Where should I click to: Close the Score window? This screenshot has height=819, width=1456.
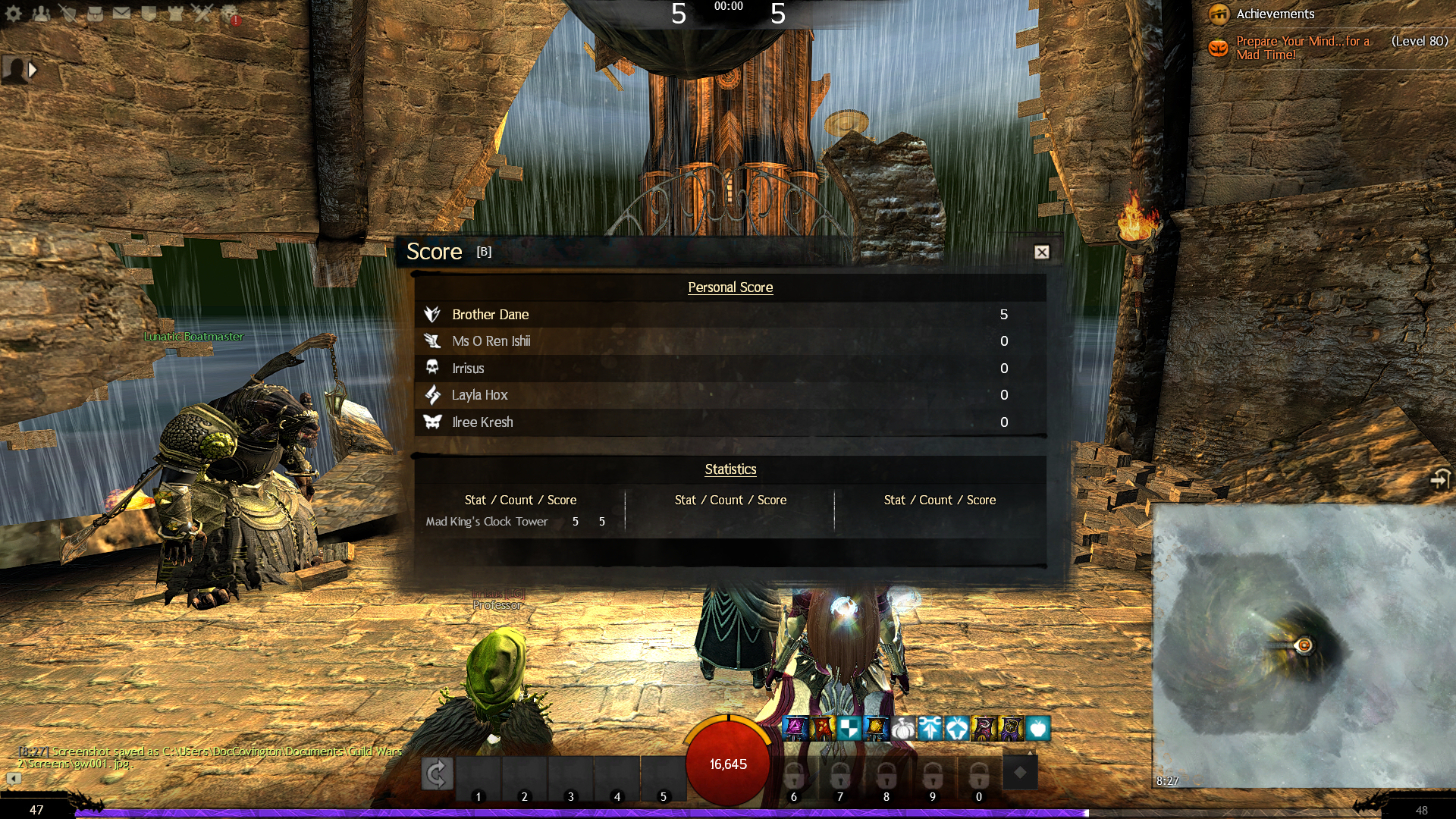click(x=1042, y=252)
